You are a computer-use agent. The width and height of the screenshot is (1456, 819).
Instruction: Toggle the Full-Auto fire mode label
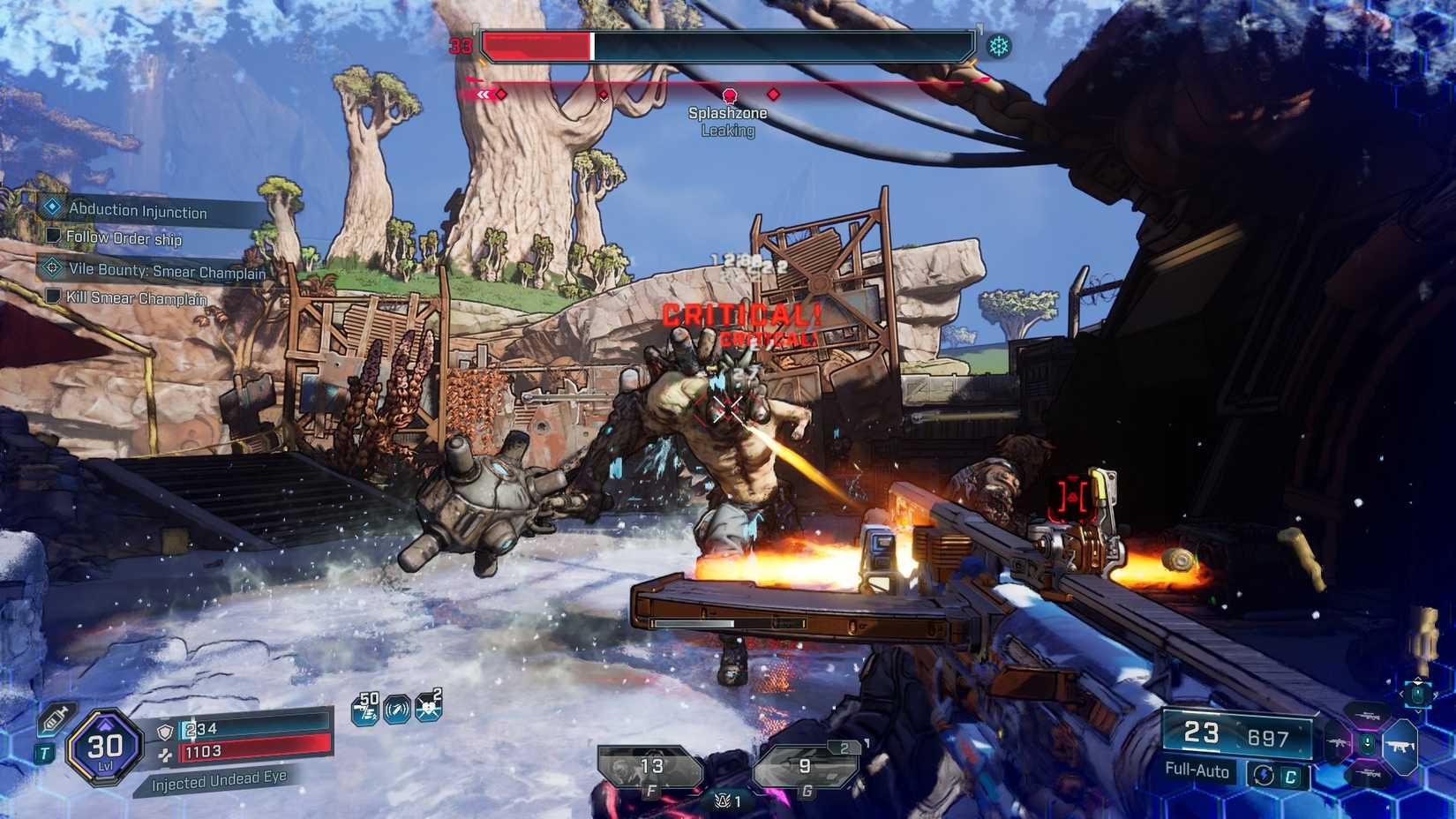[x=1197, y=770]
